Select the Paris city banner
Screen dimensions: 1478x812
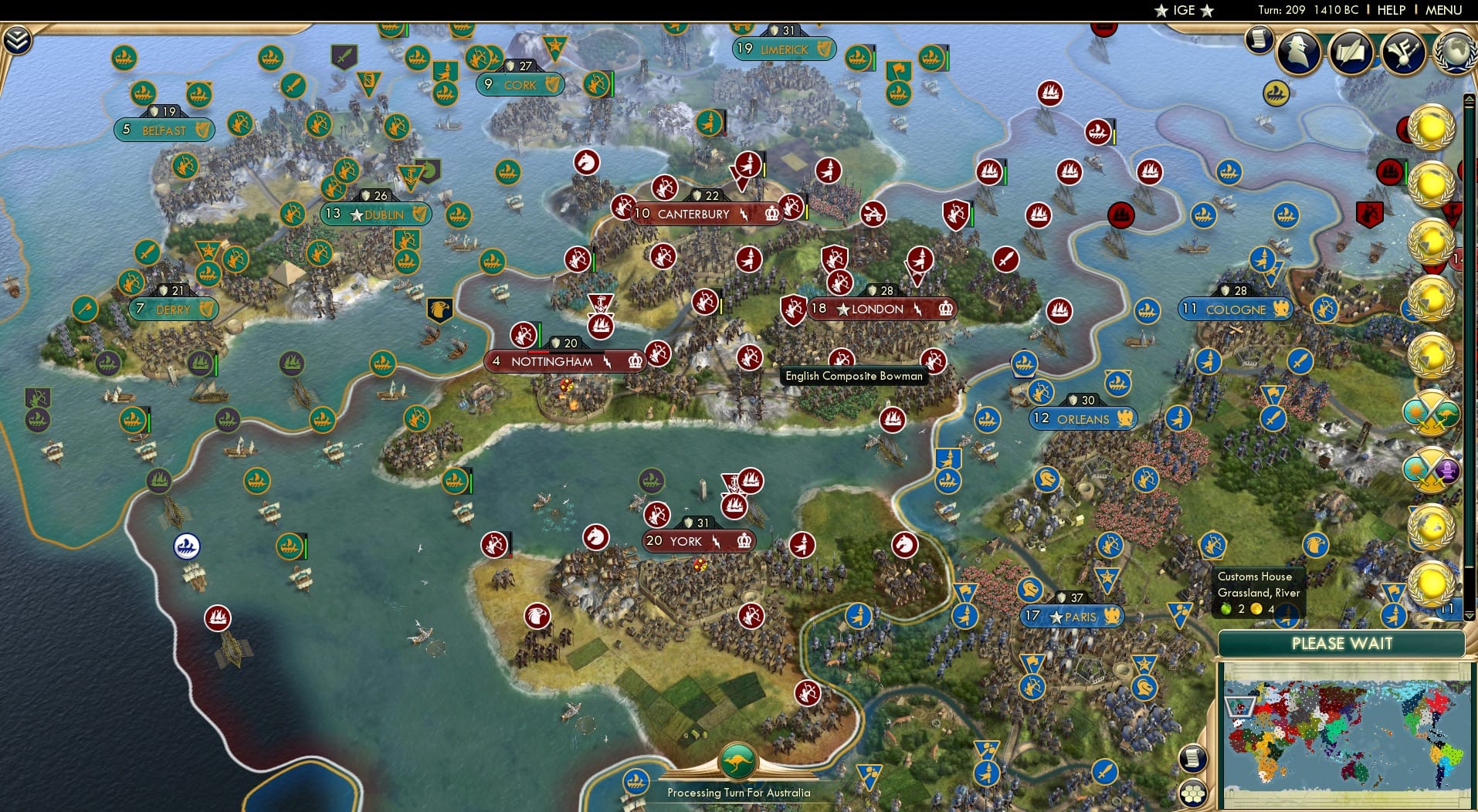pos(1073,616)
